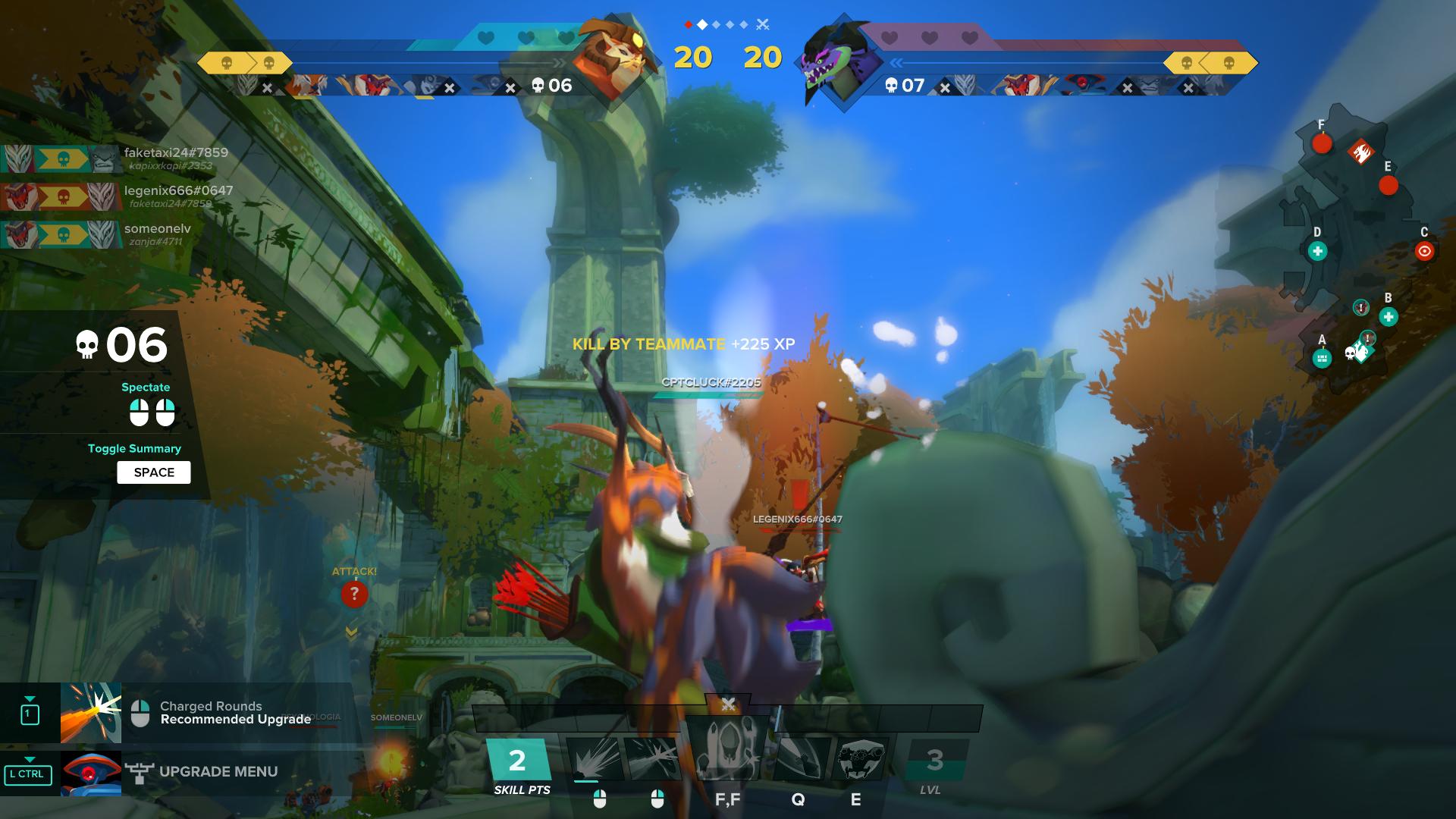Viewport: 1456px width, 819px height.
Task: Choose point A on the minimap
Action: [x=1322, y=358]
